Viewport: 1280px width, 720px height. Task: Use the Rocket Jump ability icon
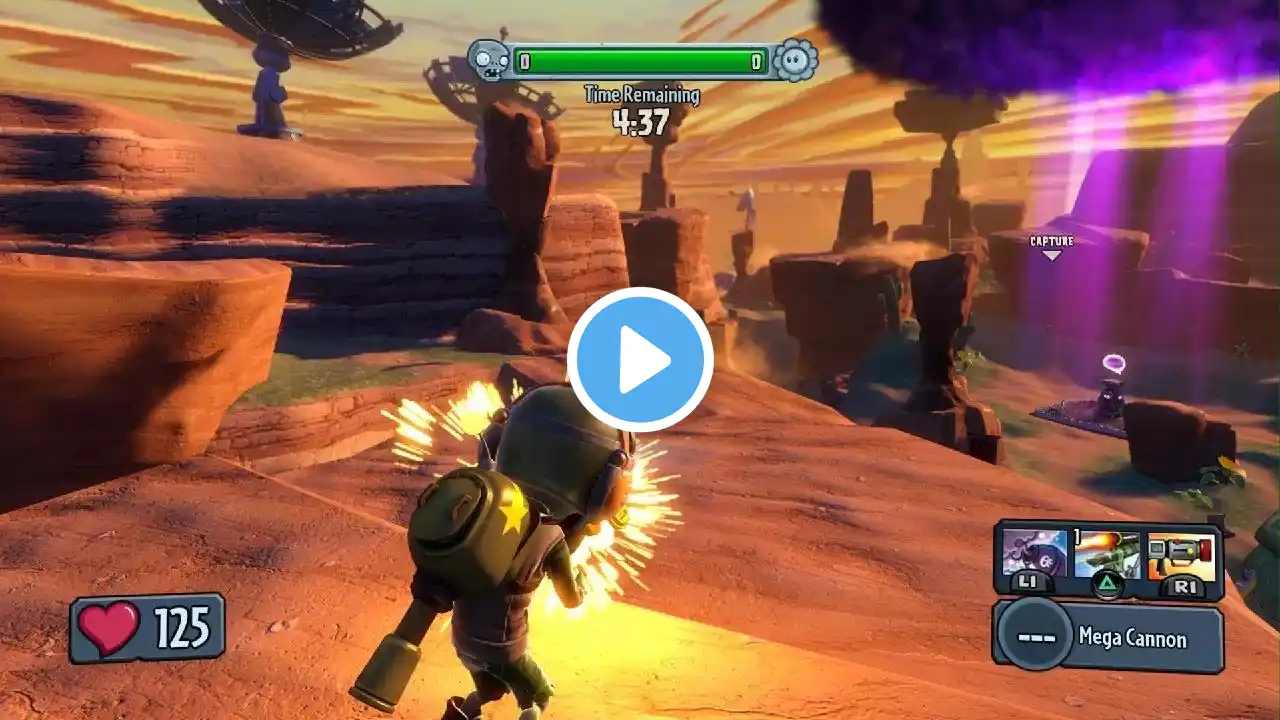tap(1106, 555)
